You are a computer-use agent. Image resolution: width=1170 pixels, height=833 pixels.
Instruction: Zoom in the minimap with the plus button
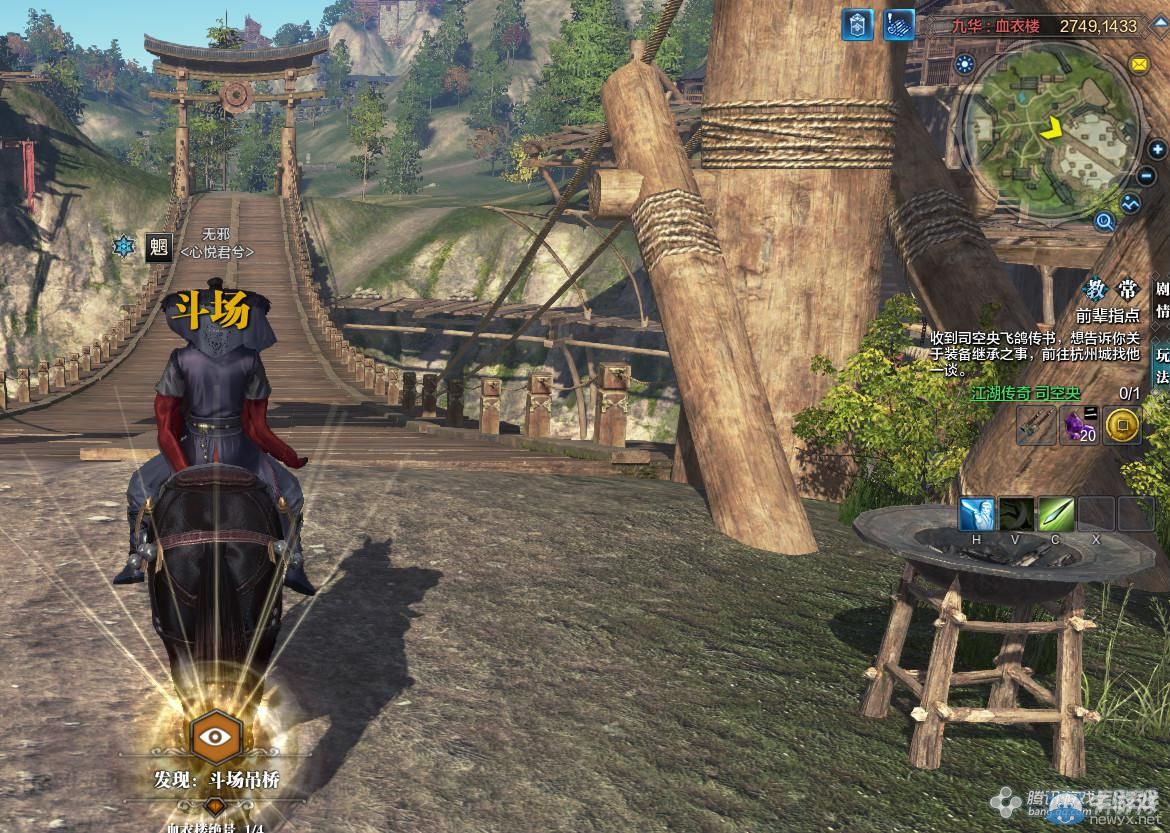click(1158, 151)
